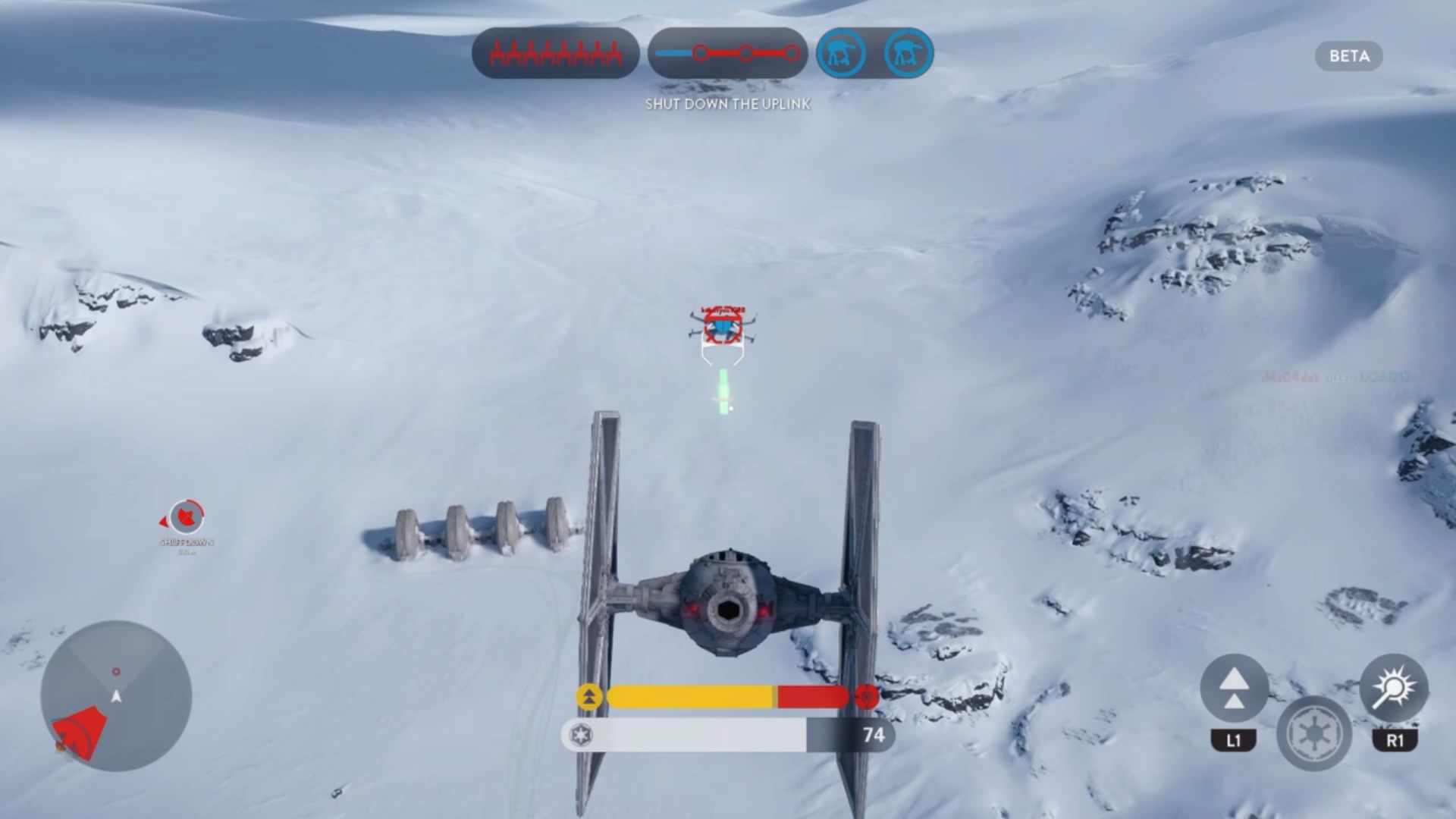The image size is (1456, 819).
Task: Click the circular minimap radar
Action: tap(116, 696)
